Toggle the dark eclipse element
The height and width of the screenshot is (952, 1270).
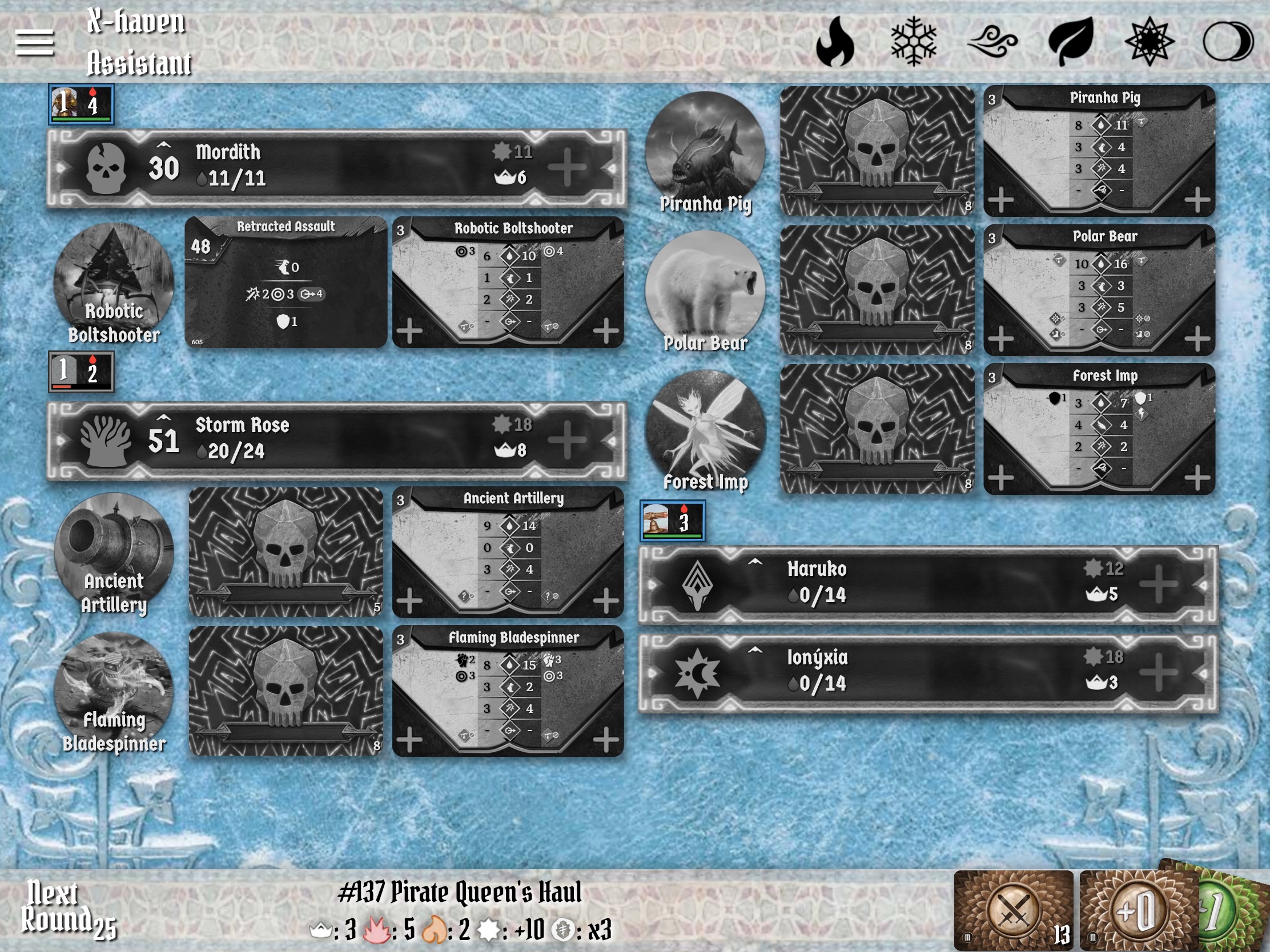pyautogui.click(x=1228, y=42)
